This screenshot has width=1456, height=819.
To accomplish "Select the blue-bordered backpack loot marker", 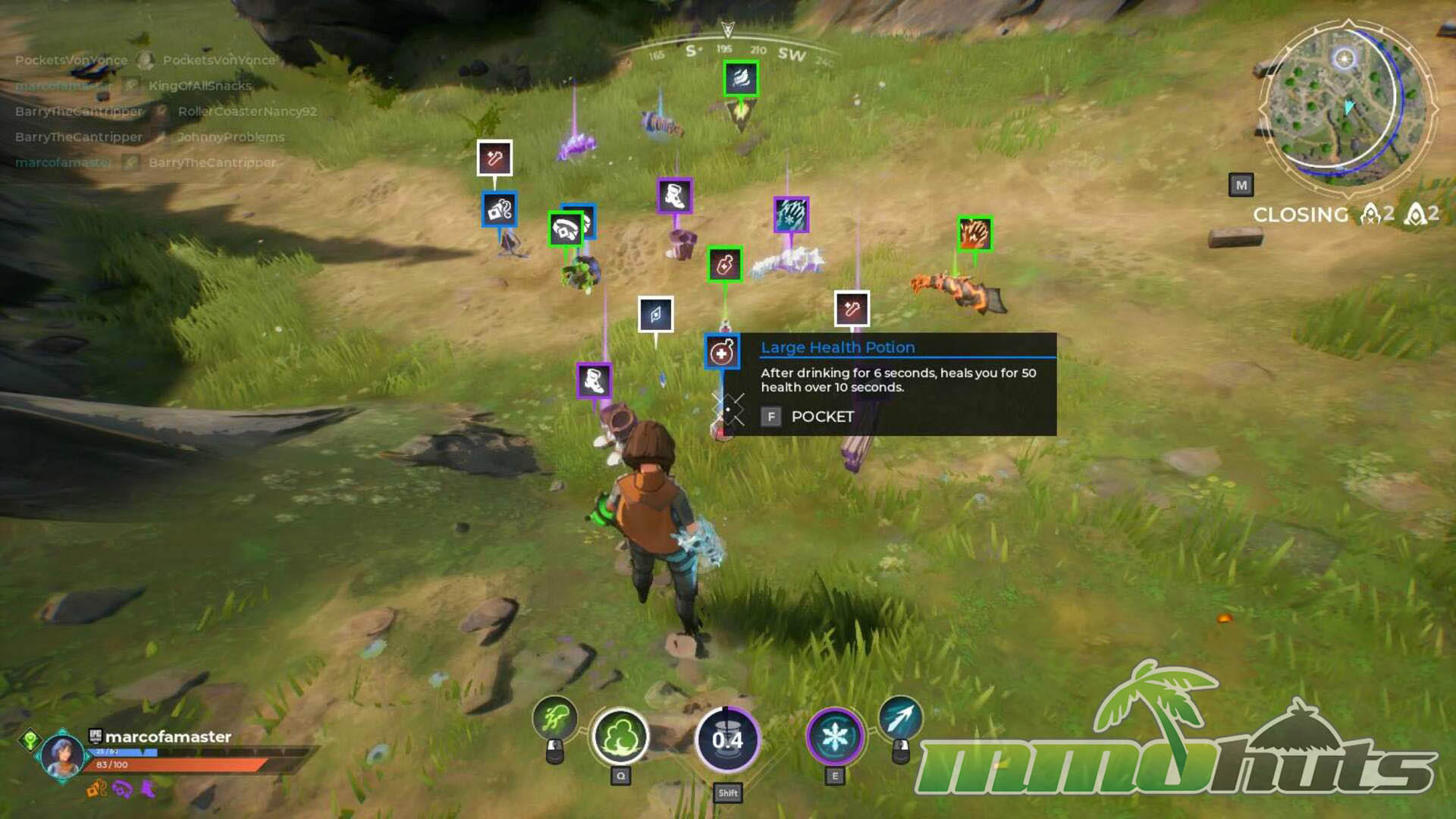I will tap(499, 209).
